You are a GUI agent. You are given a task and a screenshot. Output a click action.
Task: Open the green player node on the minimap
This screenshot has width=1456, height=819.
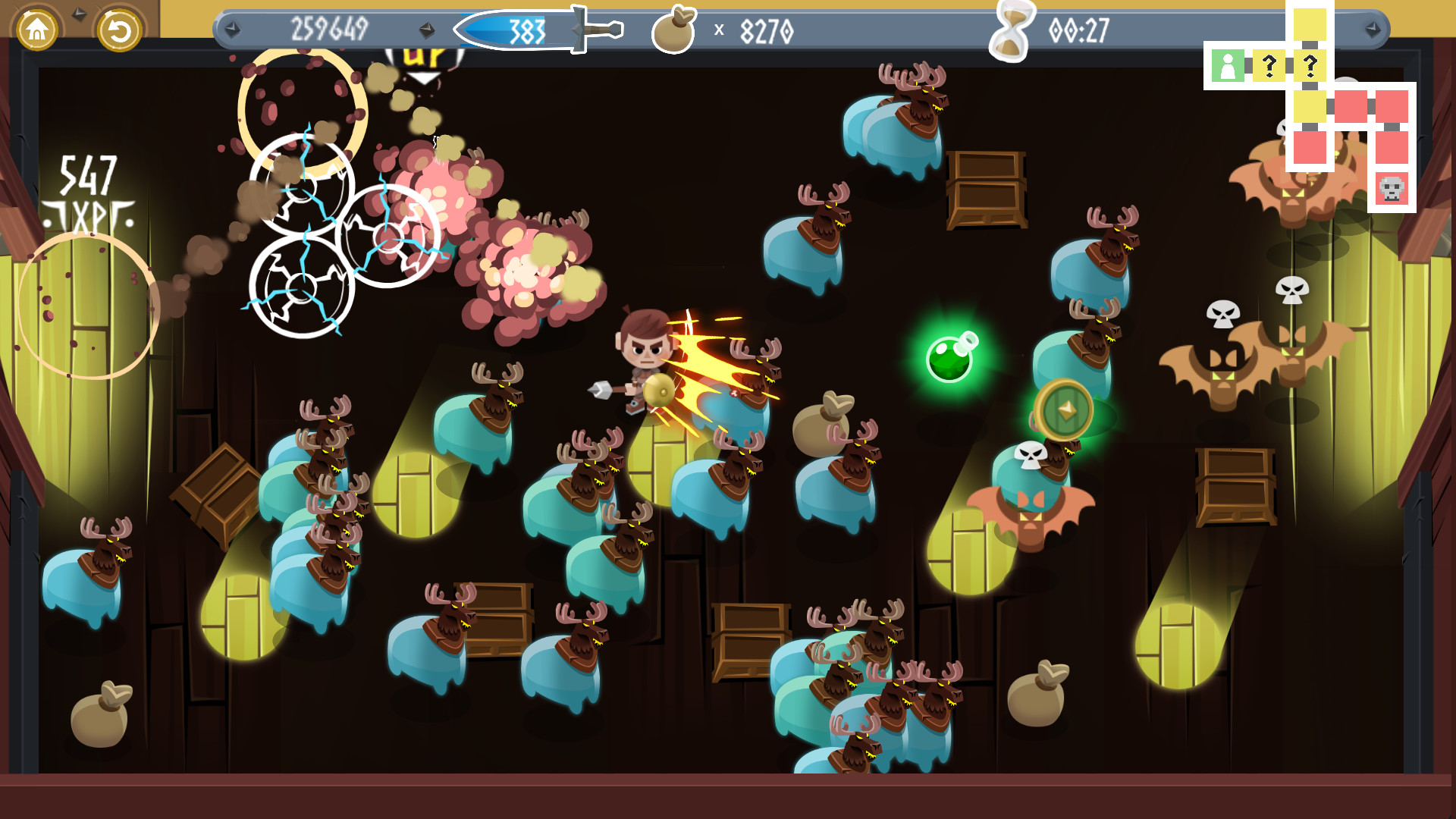click(x=1228, y=66)
